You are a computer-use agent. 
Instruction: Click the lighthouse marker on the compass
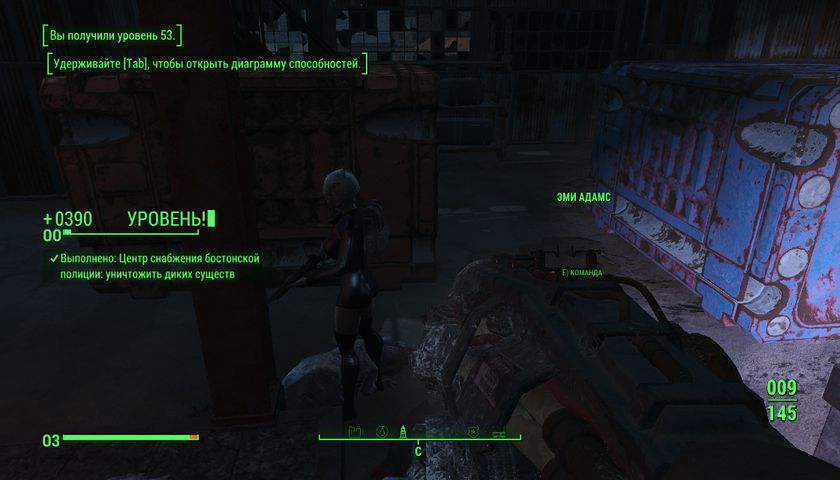(405, 432)
